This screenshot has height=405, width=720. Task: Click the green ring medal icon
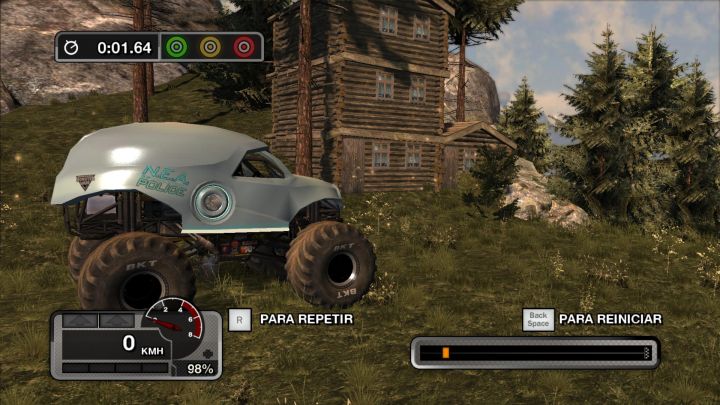(177, 47)
